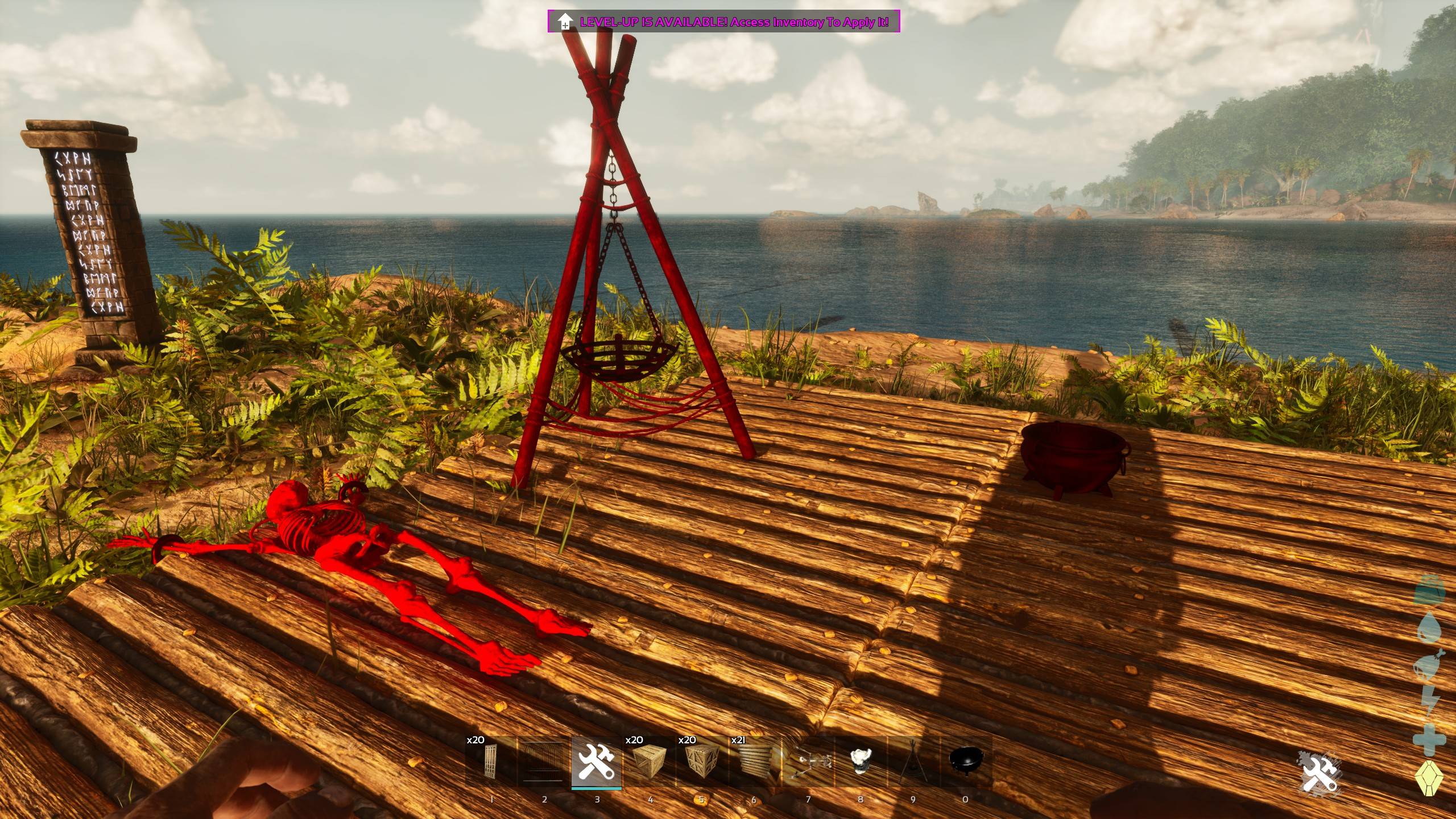Select the wooden gate stack in hotbar slot 1
Image resolution: width=1456 pixels, height=819 pixels.
(x=491, y=761)
